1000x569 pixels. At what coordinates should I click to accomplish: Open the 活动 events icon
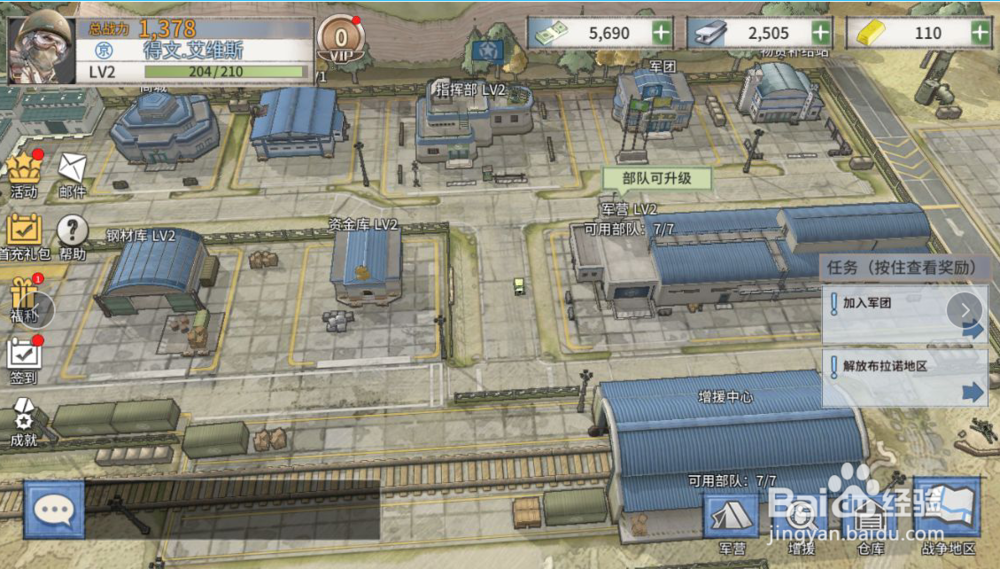click(x=22, y=173)
